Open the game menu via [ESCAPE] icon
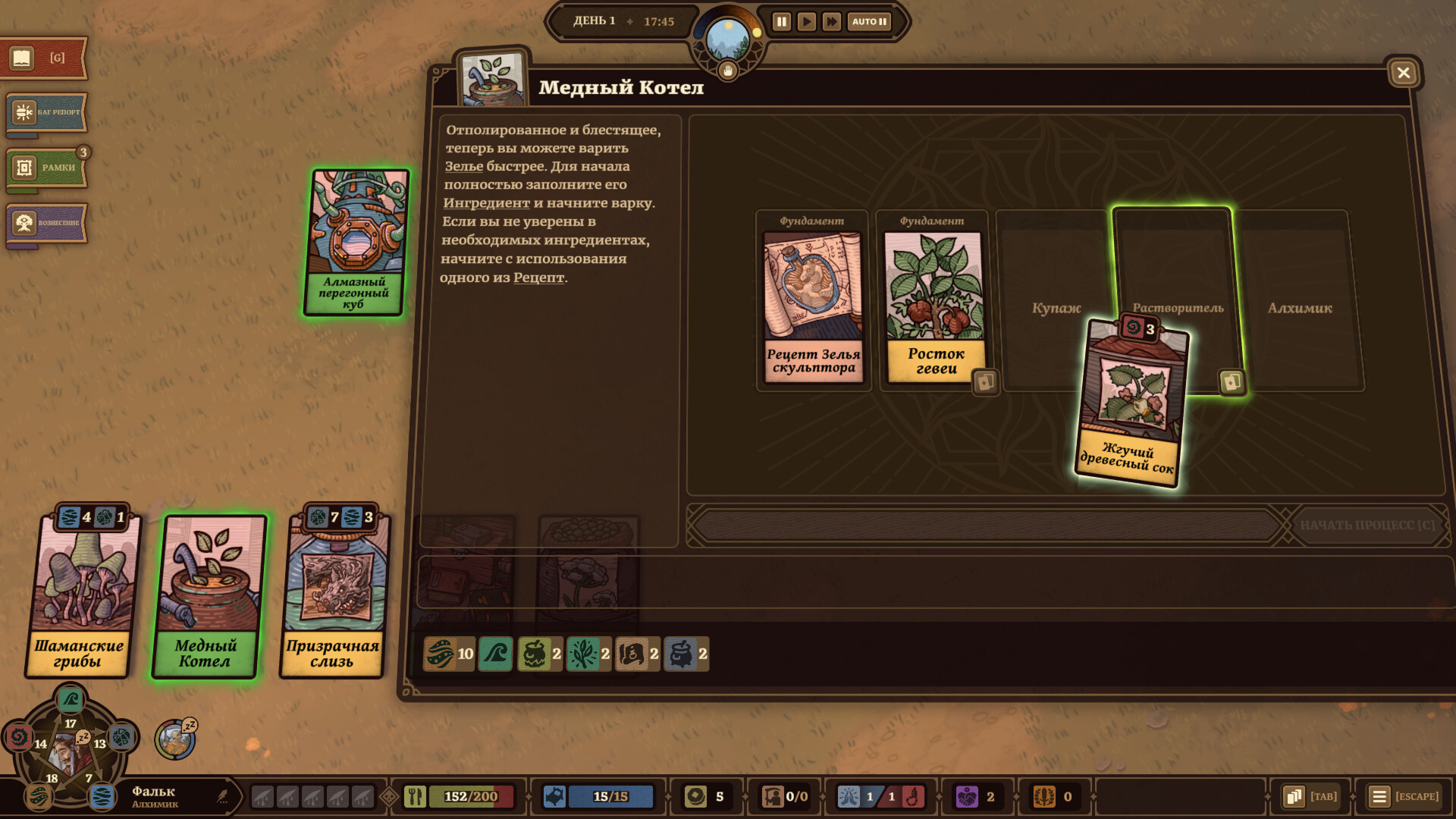Screen dimensions: 1456x819 coord(1379,796)
